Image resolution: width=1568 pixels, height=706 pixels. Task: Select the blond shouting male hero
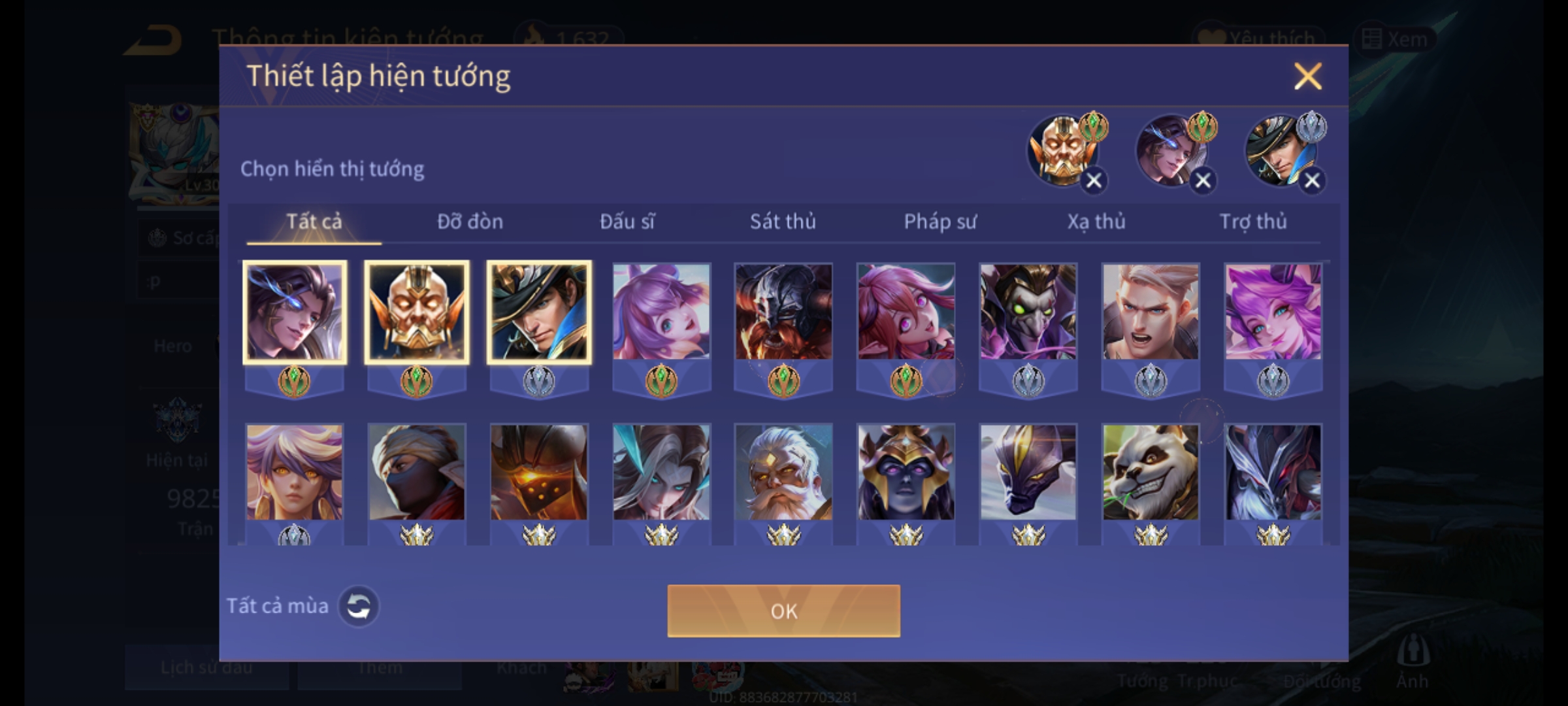[1151, 312]
